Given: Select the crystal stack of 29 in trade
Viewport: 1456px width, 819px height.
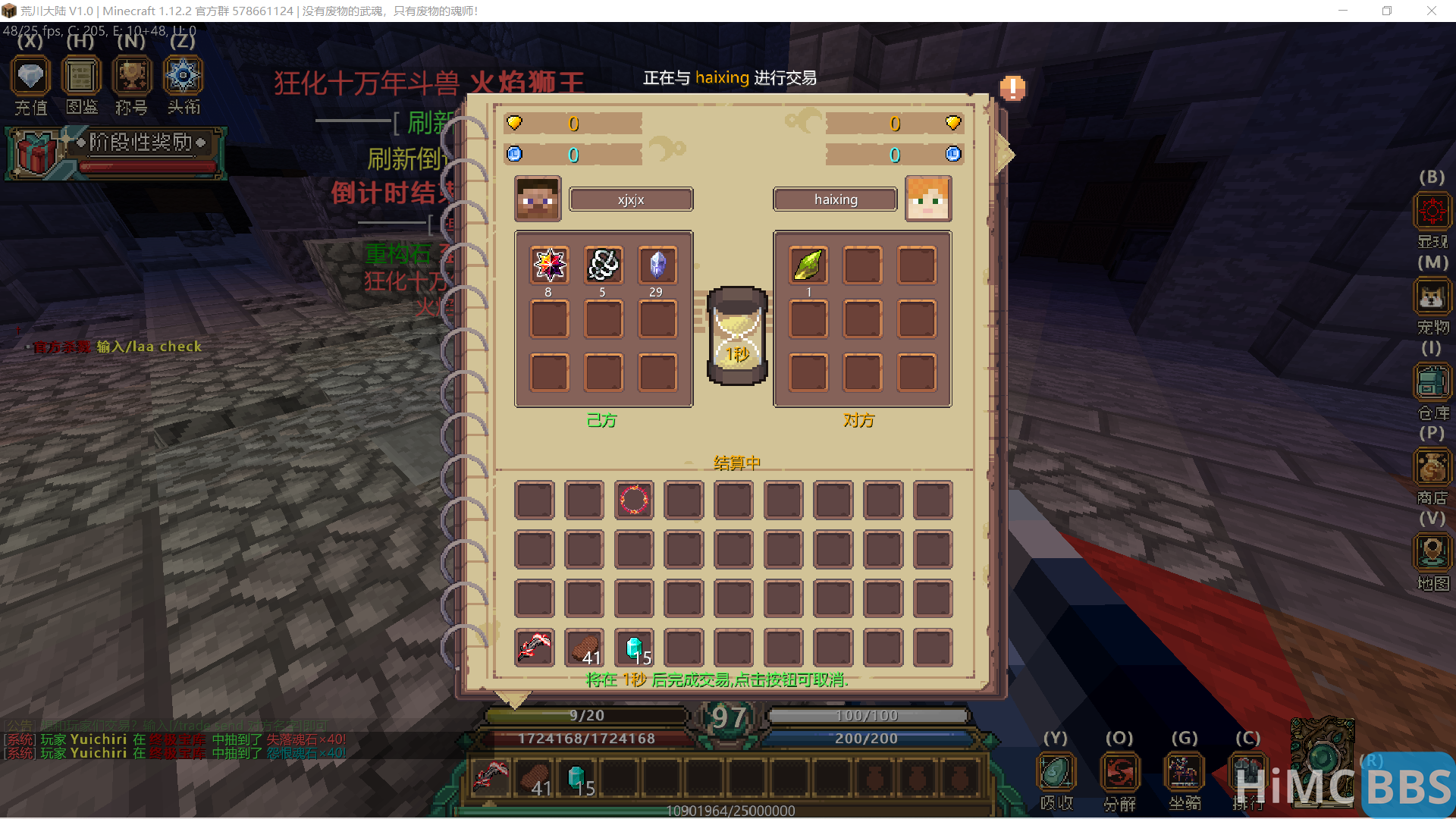Looking at the screenshot, I should coord(657,265).
